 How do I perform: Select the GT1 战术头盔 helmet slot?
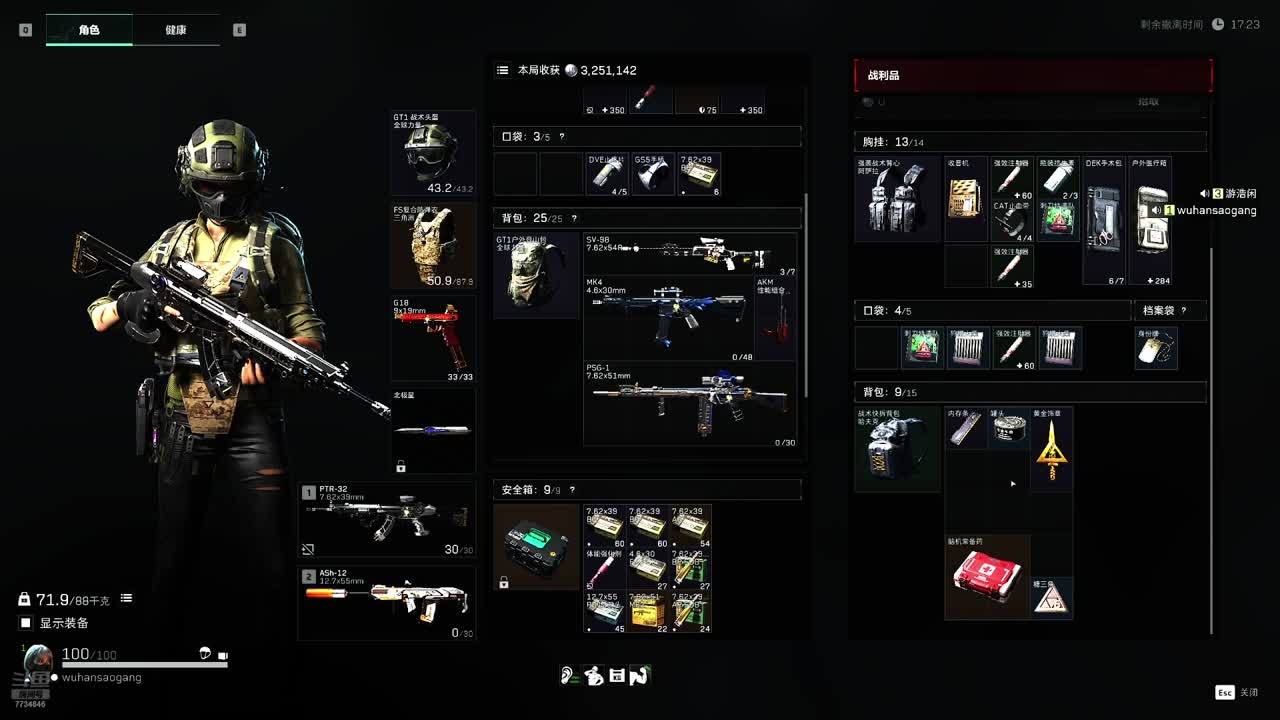(x=432, y=152)
